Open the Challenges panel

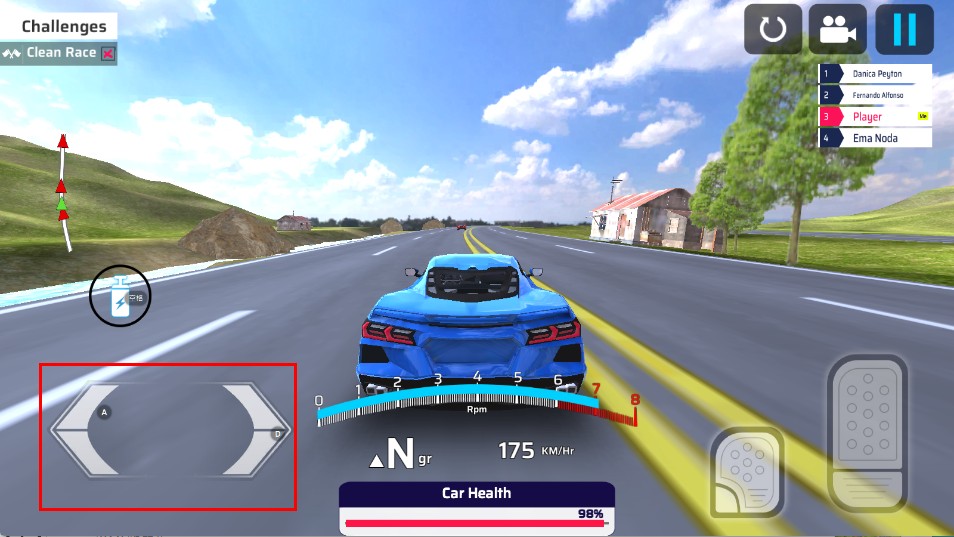[63, 27]
